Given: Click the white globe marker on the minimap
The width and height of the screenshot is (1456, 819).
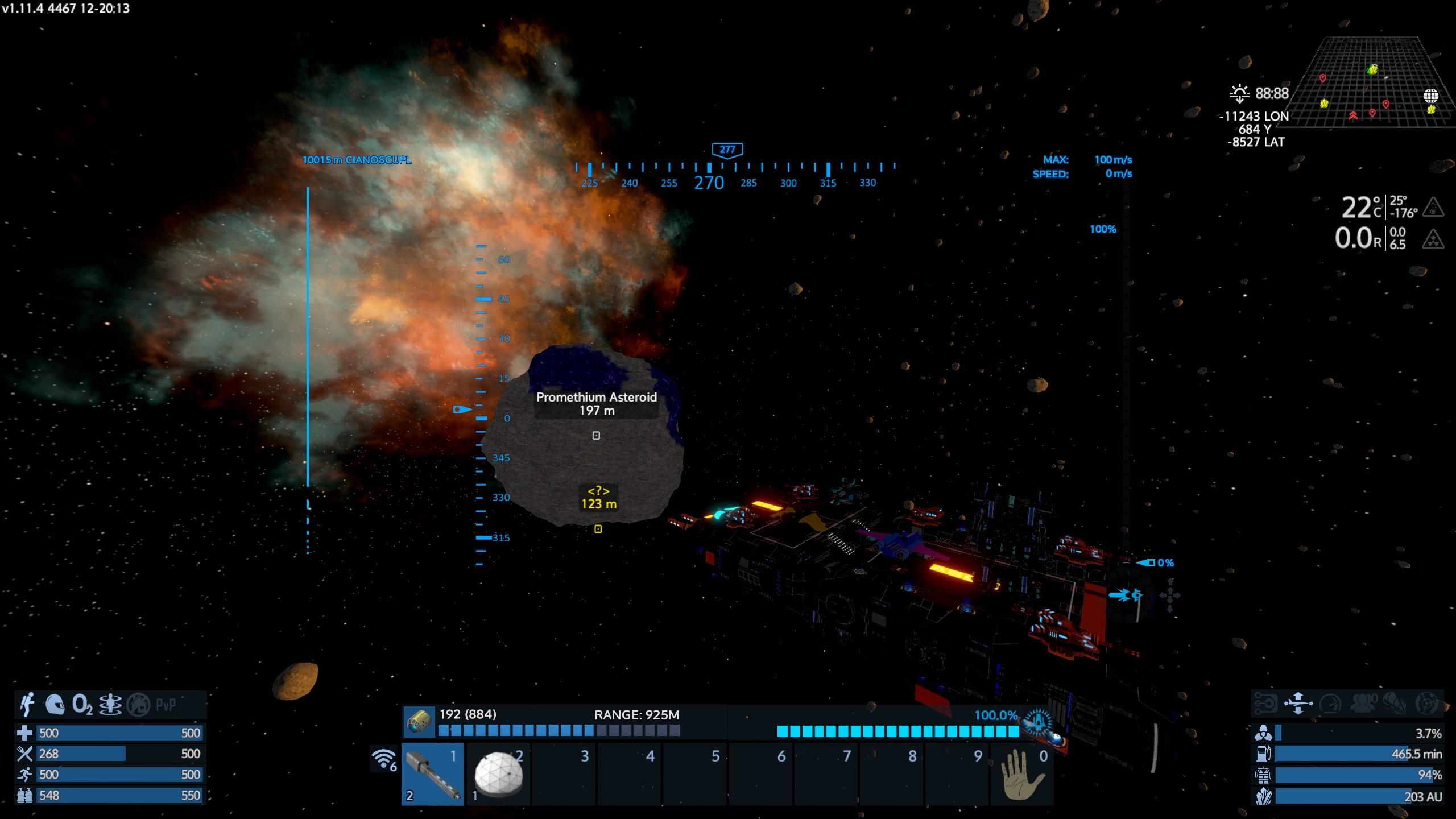Looking at the screenshot, I should coord(1430,96).
